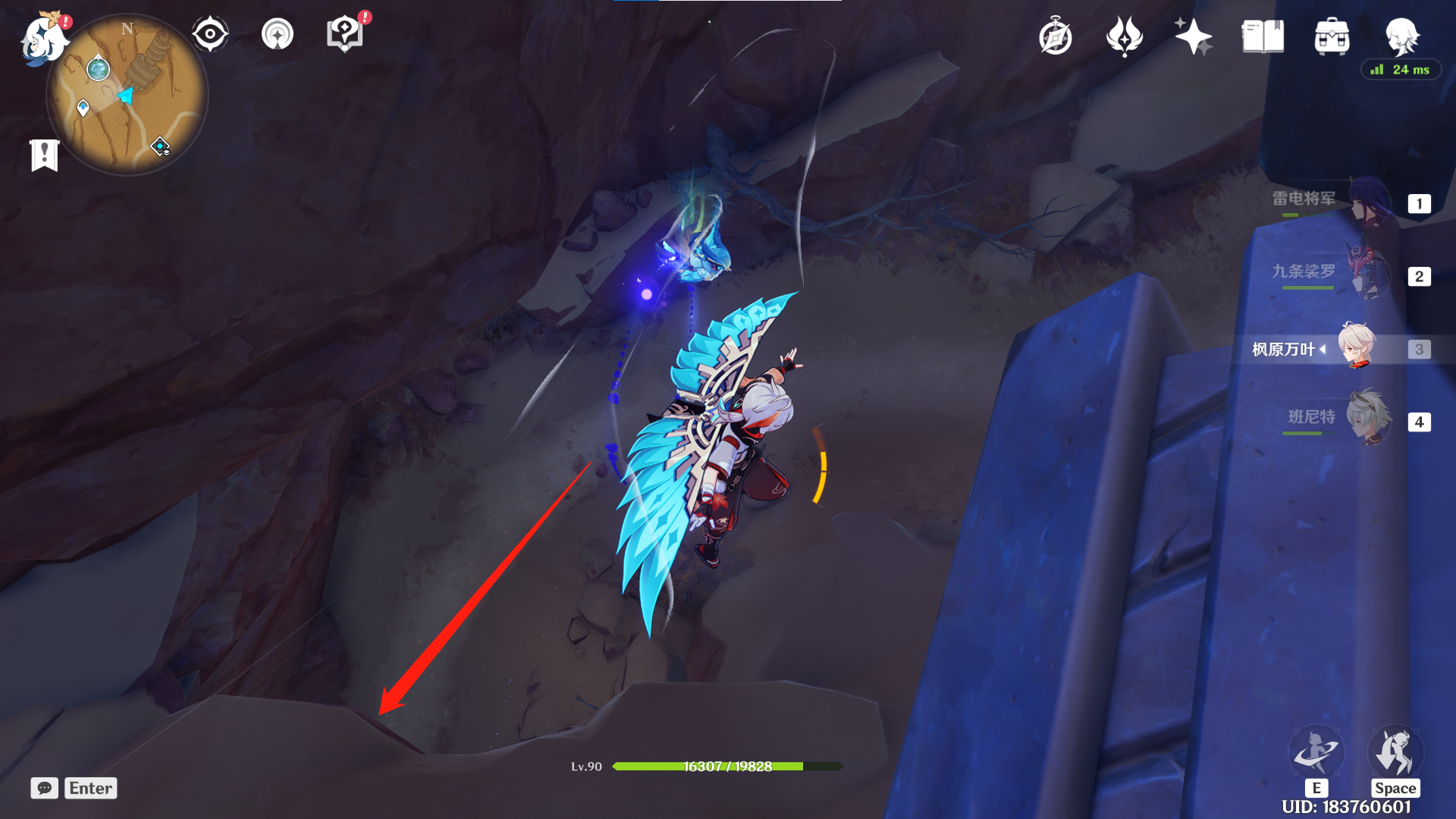
Task: Open the co-op mode icon
Action: pos(278,34)
